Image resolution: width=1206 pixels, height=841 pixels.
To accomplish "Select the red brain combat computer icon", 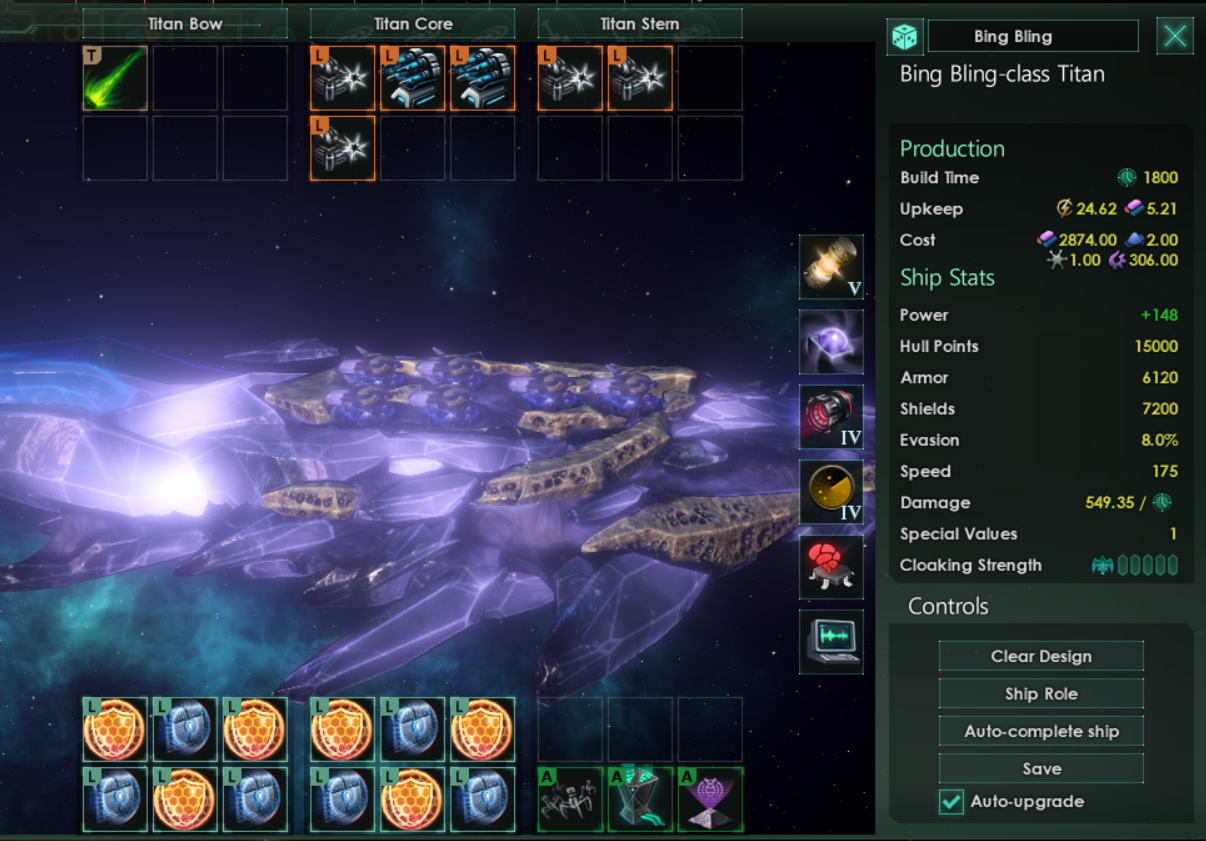I will pos(831,567).
